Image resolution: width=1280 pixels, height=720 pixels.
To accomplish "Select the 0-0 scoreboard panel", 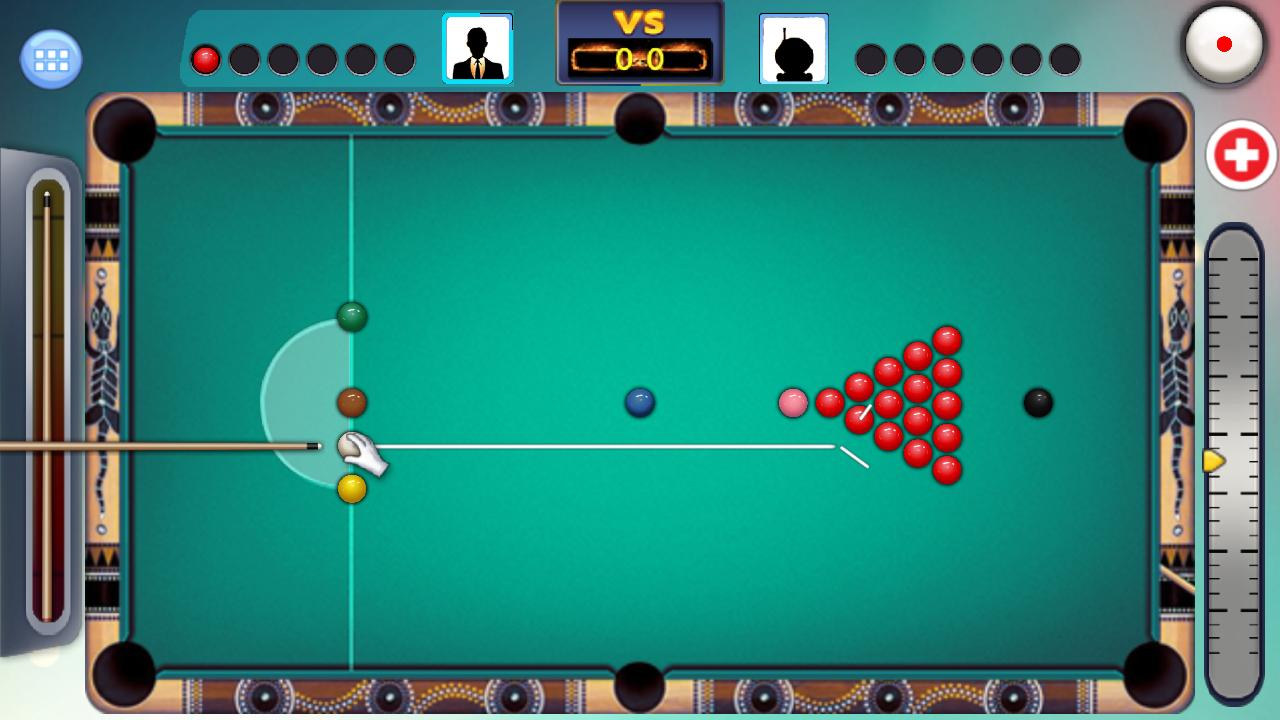I will coord(640,58).
